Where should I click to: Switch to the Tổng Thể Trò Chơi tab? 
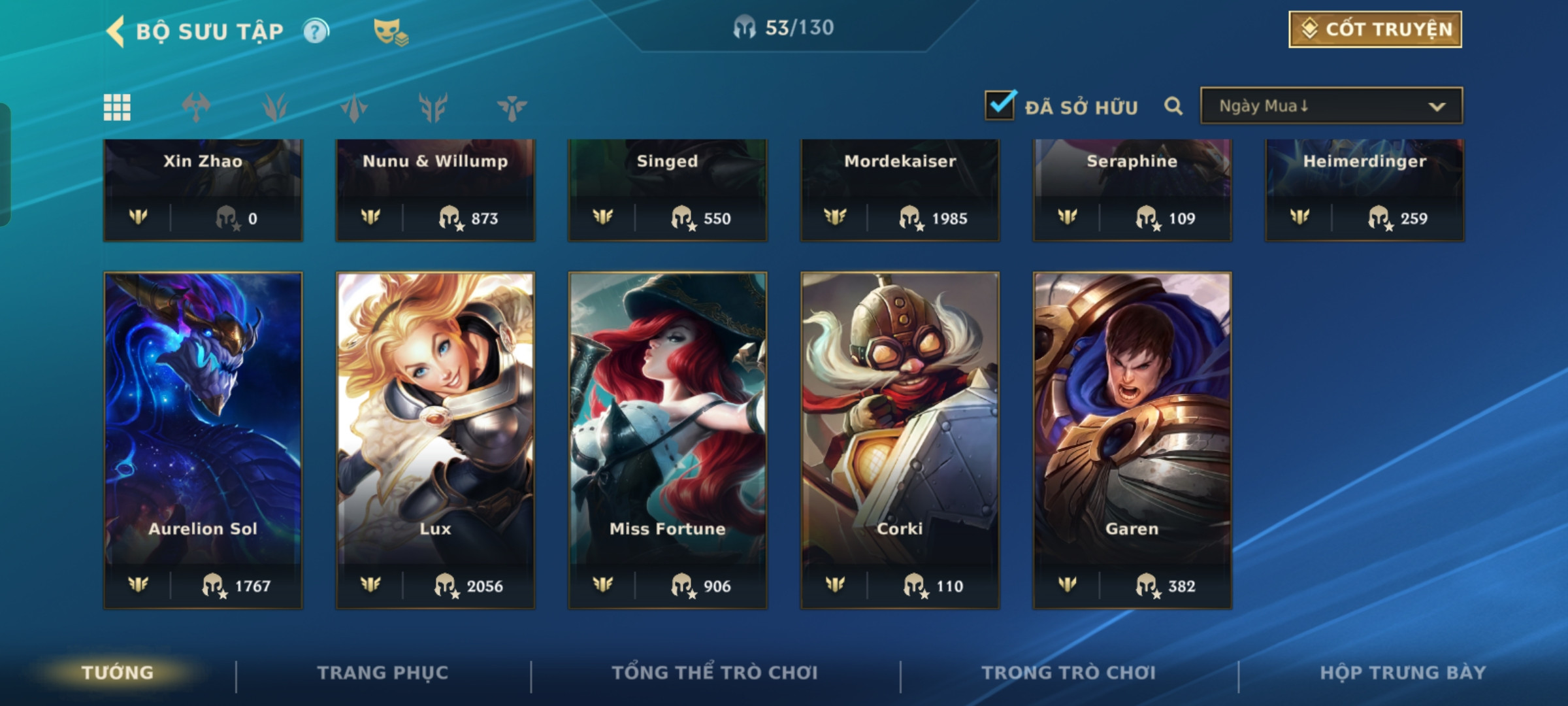point(715,673)
